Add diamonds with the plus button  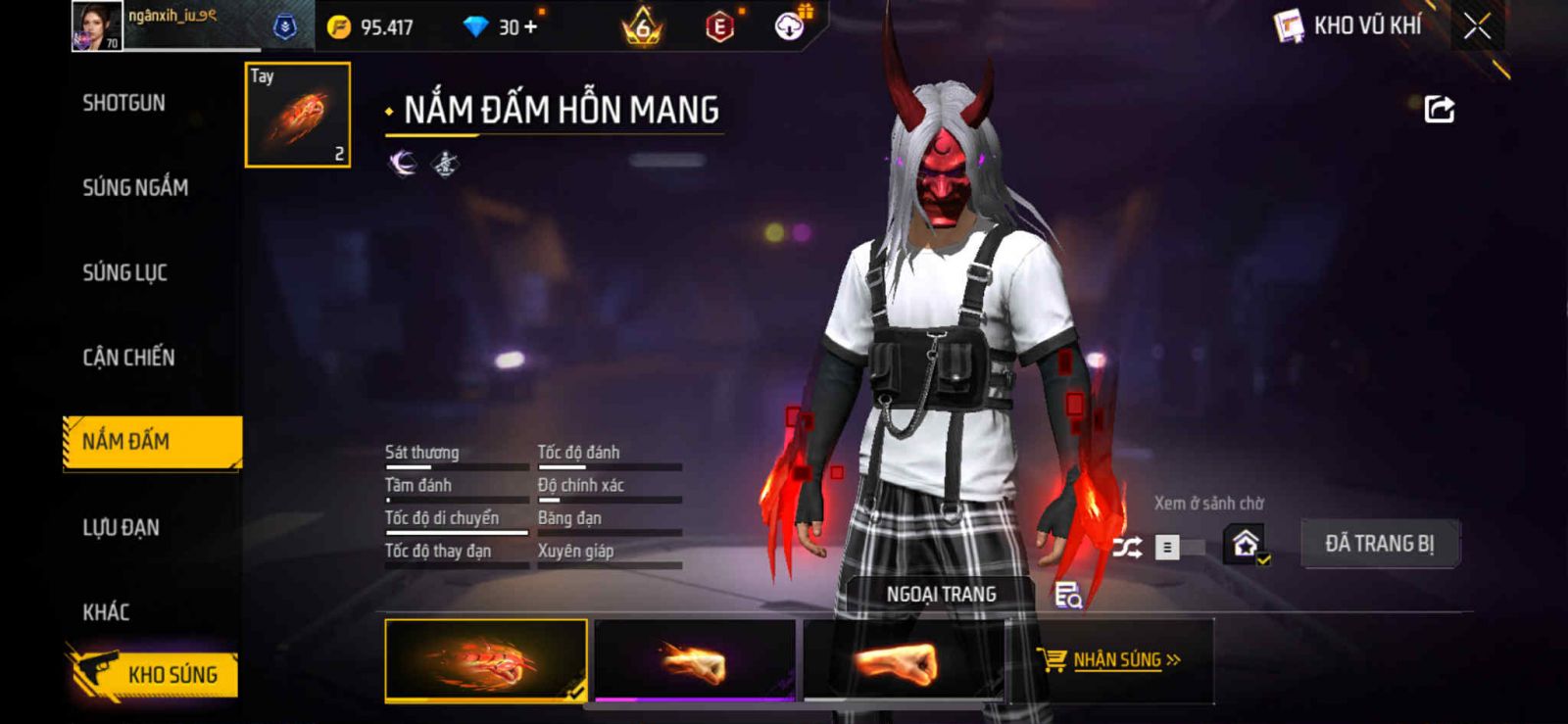(531, 27)
